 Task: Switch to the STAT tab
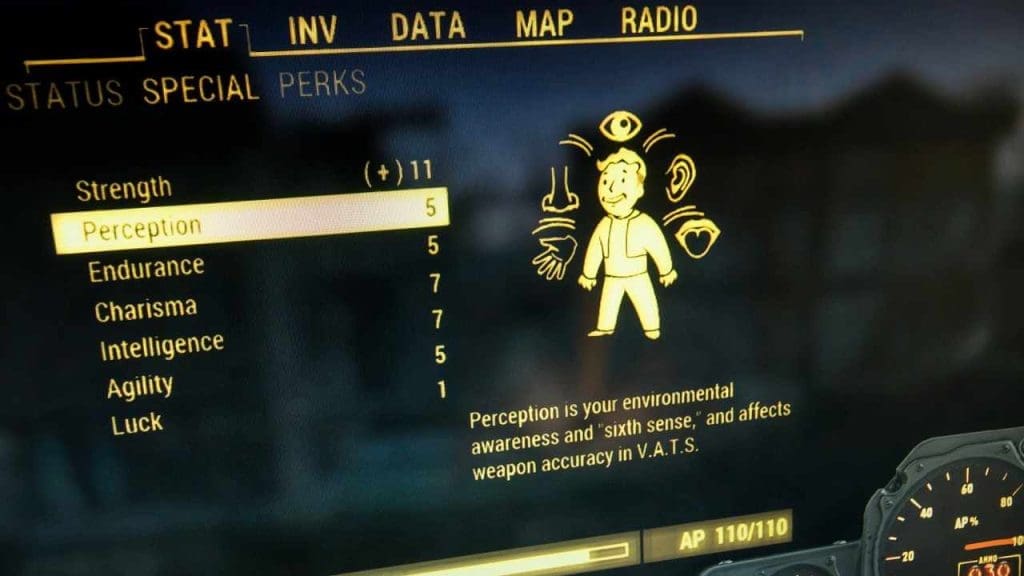193,35
